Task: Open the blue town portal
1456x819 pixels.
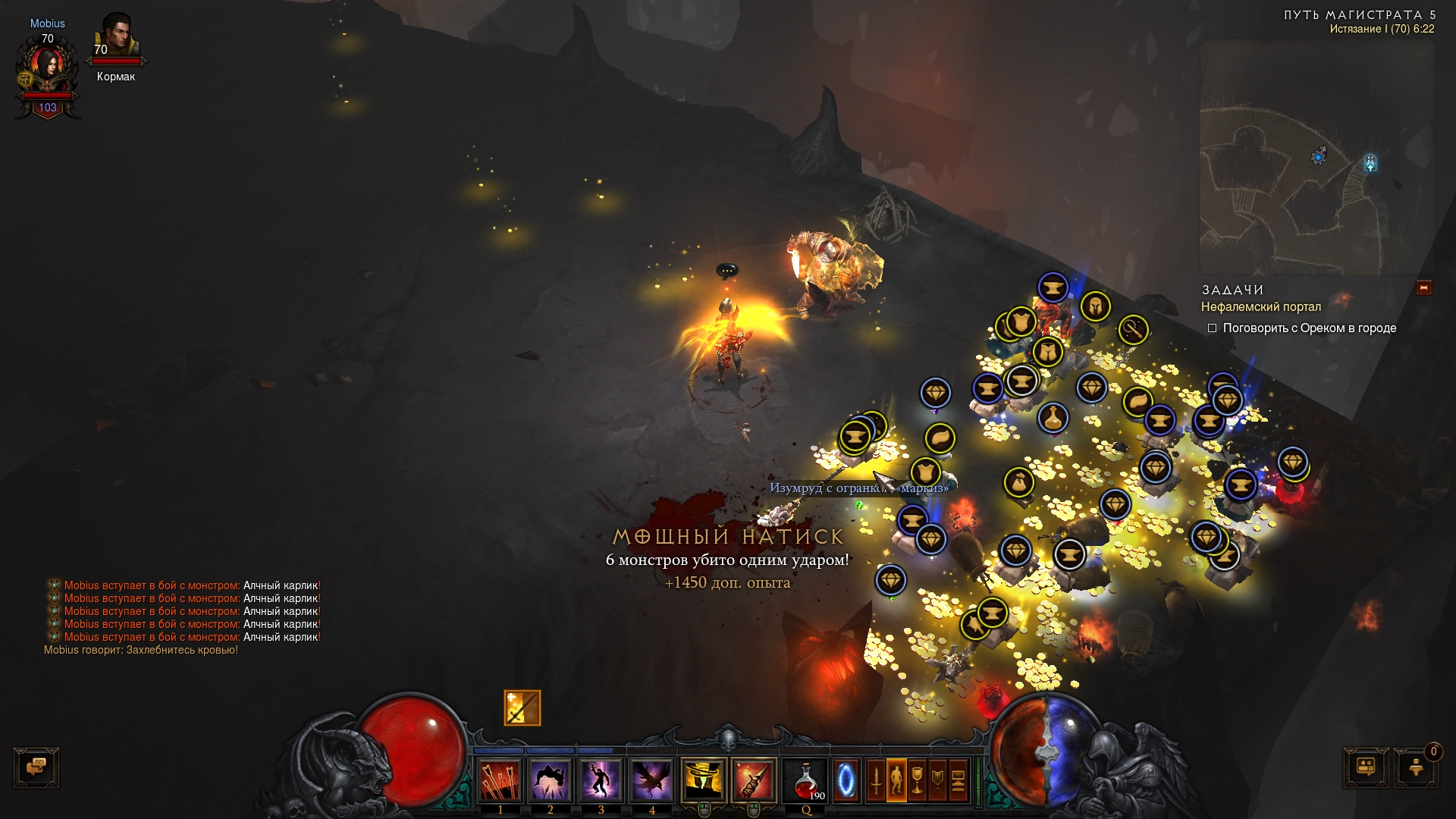Action: [x=846, y=780]
